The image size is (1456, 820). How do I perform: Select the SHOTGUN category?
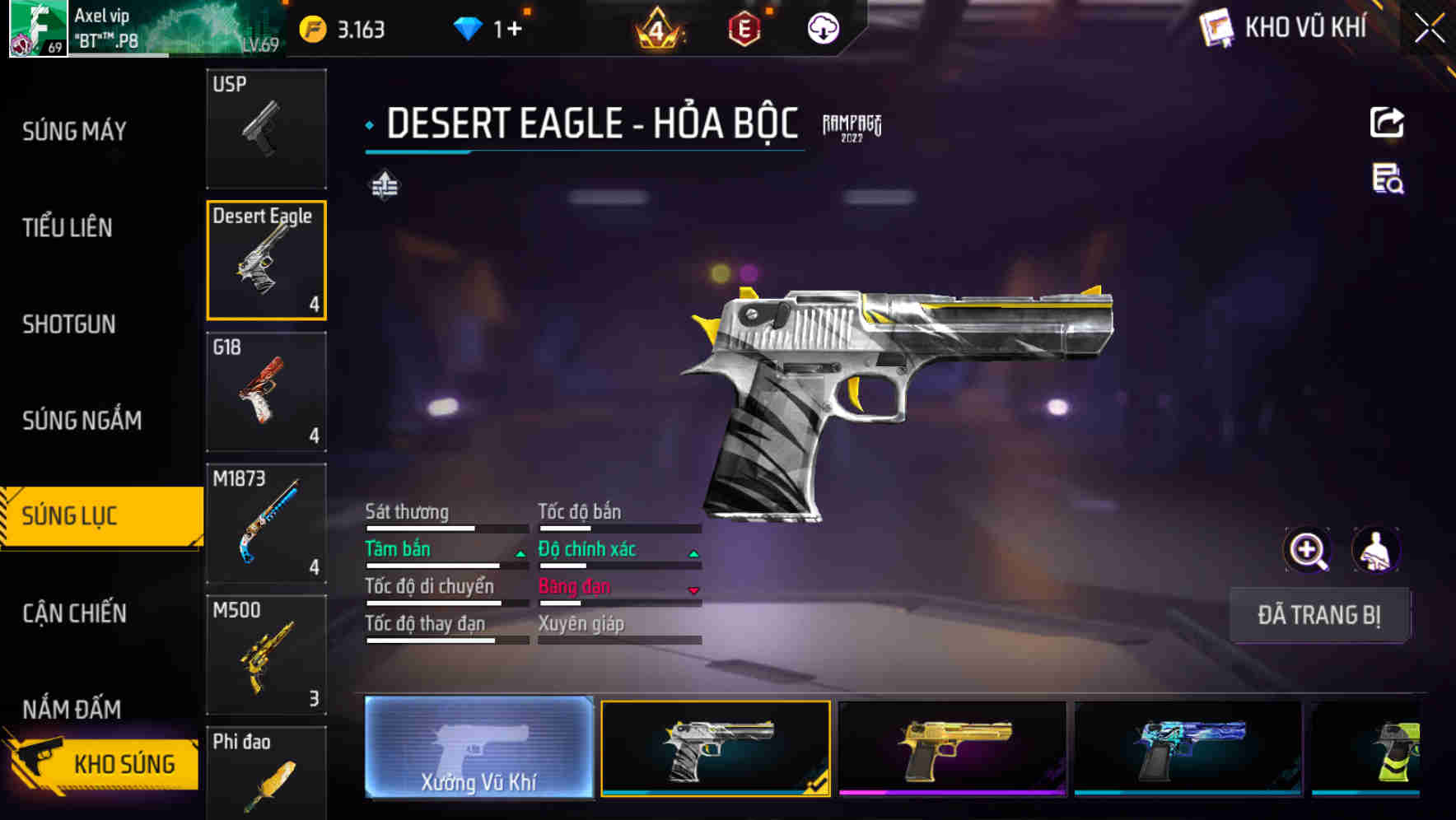(x=69, y=324)
